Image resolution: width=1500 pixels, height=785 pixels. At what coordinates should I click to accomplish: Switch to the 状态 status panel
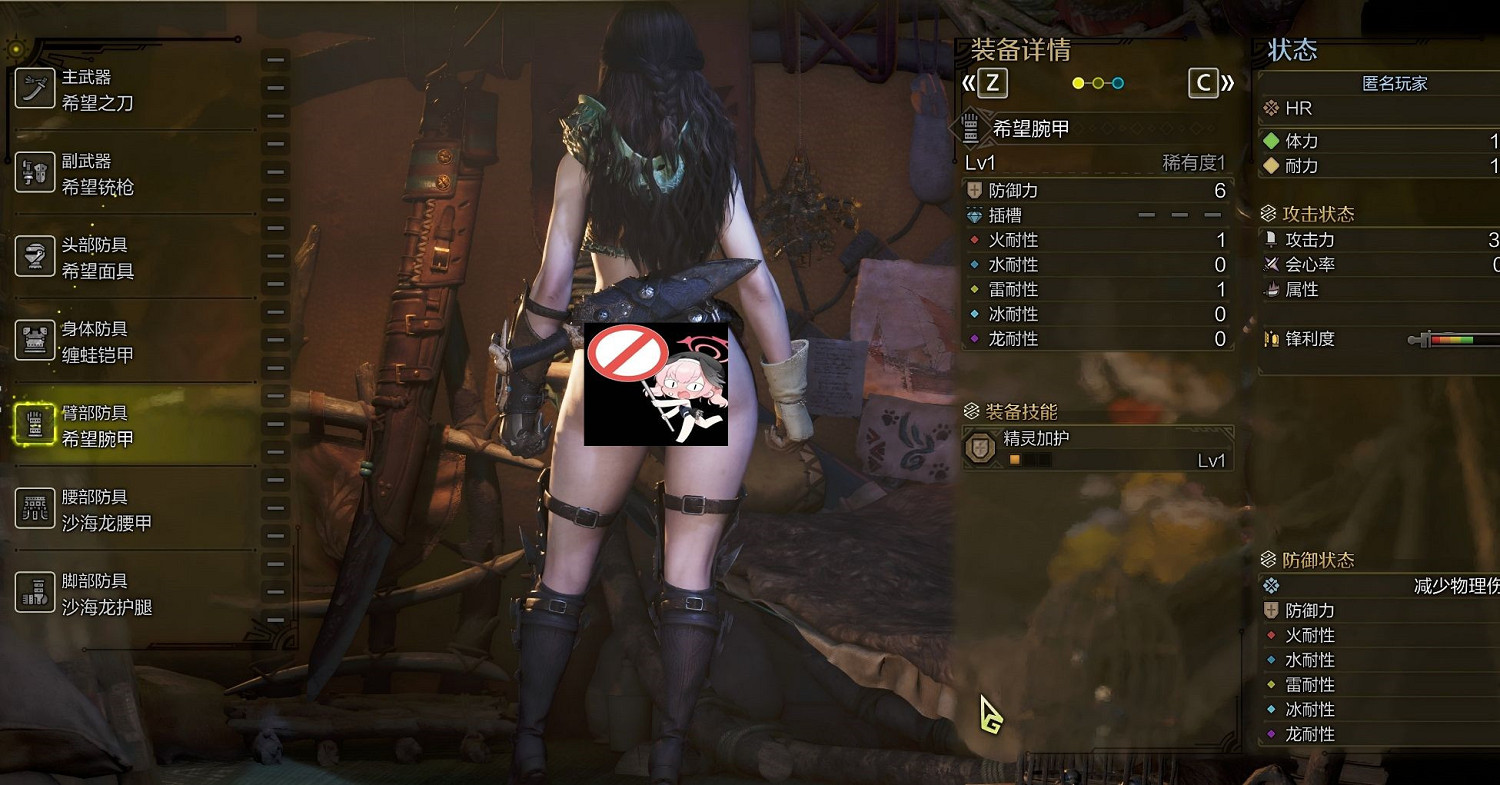pyautogui.click(x=1294, y=51)
